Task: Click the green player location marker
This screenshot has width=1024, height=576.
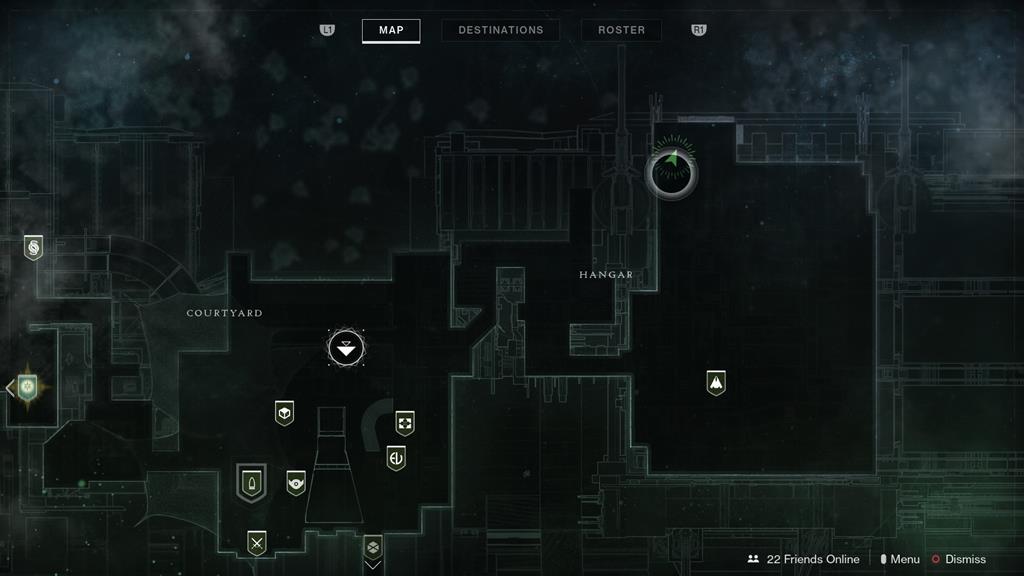Action: (x=671, y=172)
